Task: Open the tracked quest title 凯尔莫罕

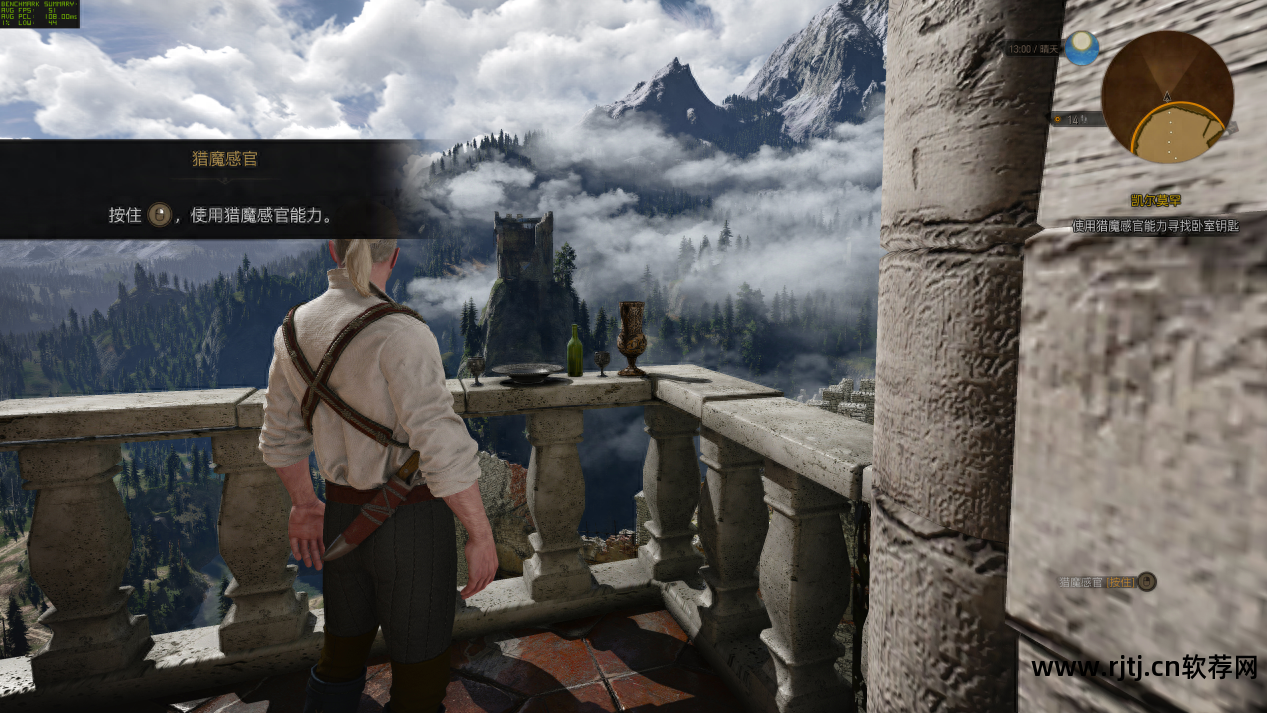Action: click(x=1157, y=201)
